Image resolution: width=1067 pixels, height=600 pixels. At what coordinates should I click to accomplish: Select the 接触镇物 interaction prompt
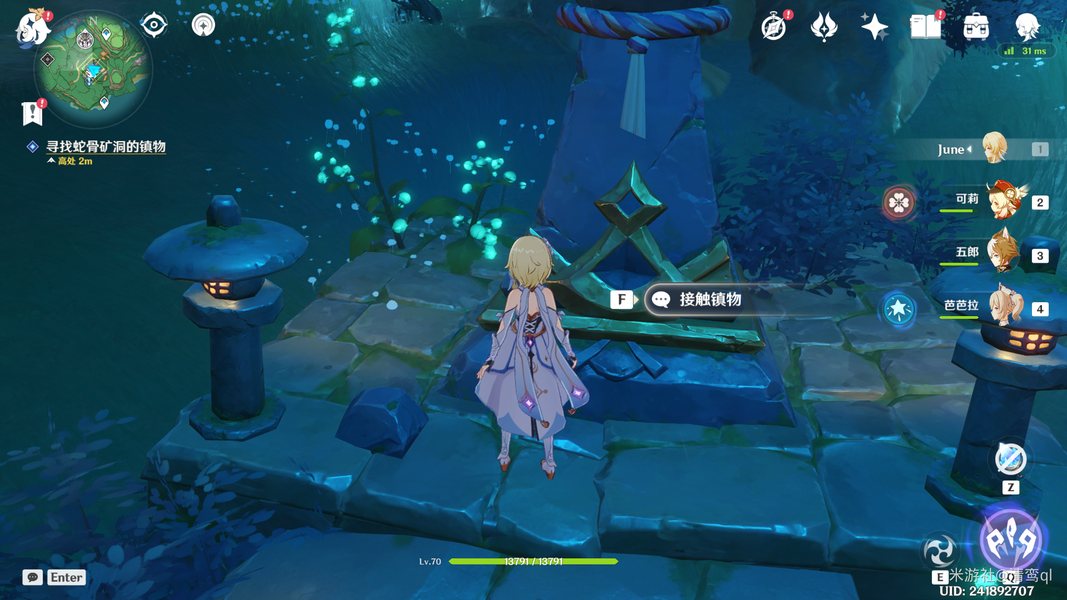tap(700, 299)
